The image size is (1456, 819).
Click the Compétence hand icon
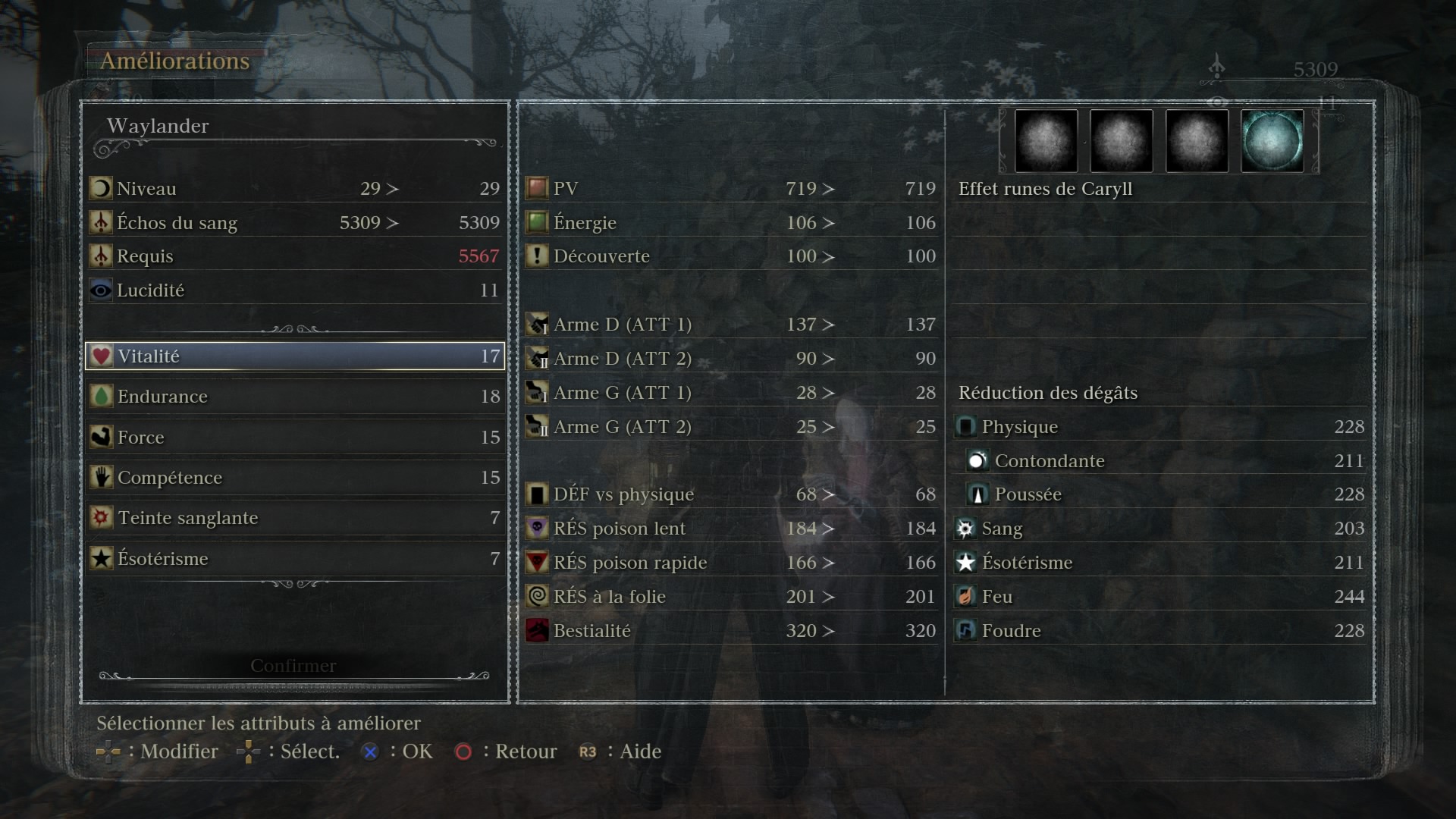click(101, 477)
